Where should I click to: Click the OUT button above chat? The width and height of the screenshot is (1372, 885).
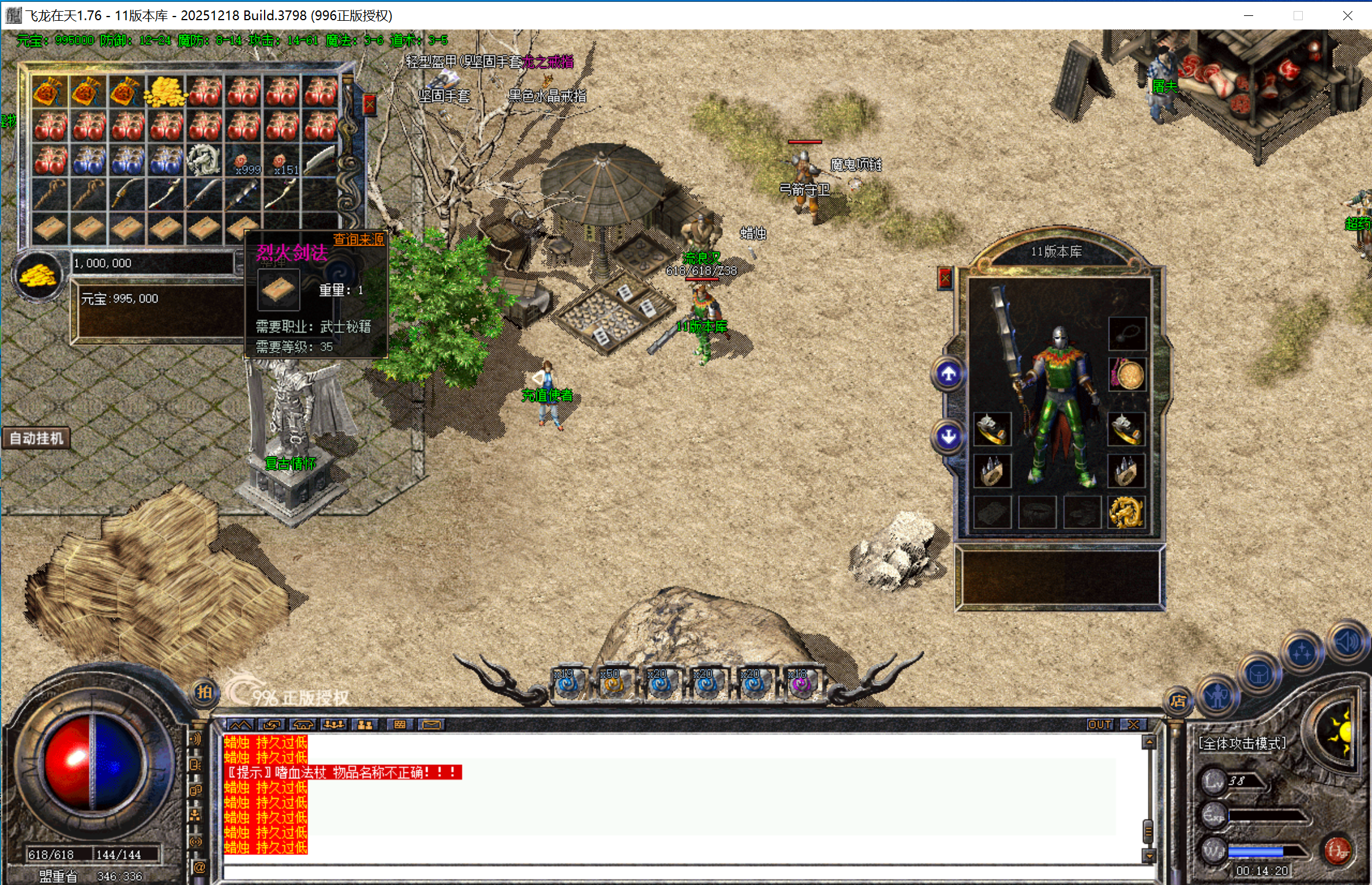(1099, 725)
